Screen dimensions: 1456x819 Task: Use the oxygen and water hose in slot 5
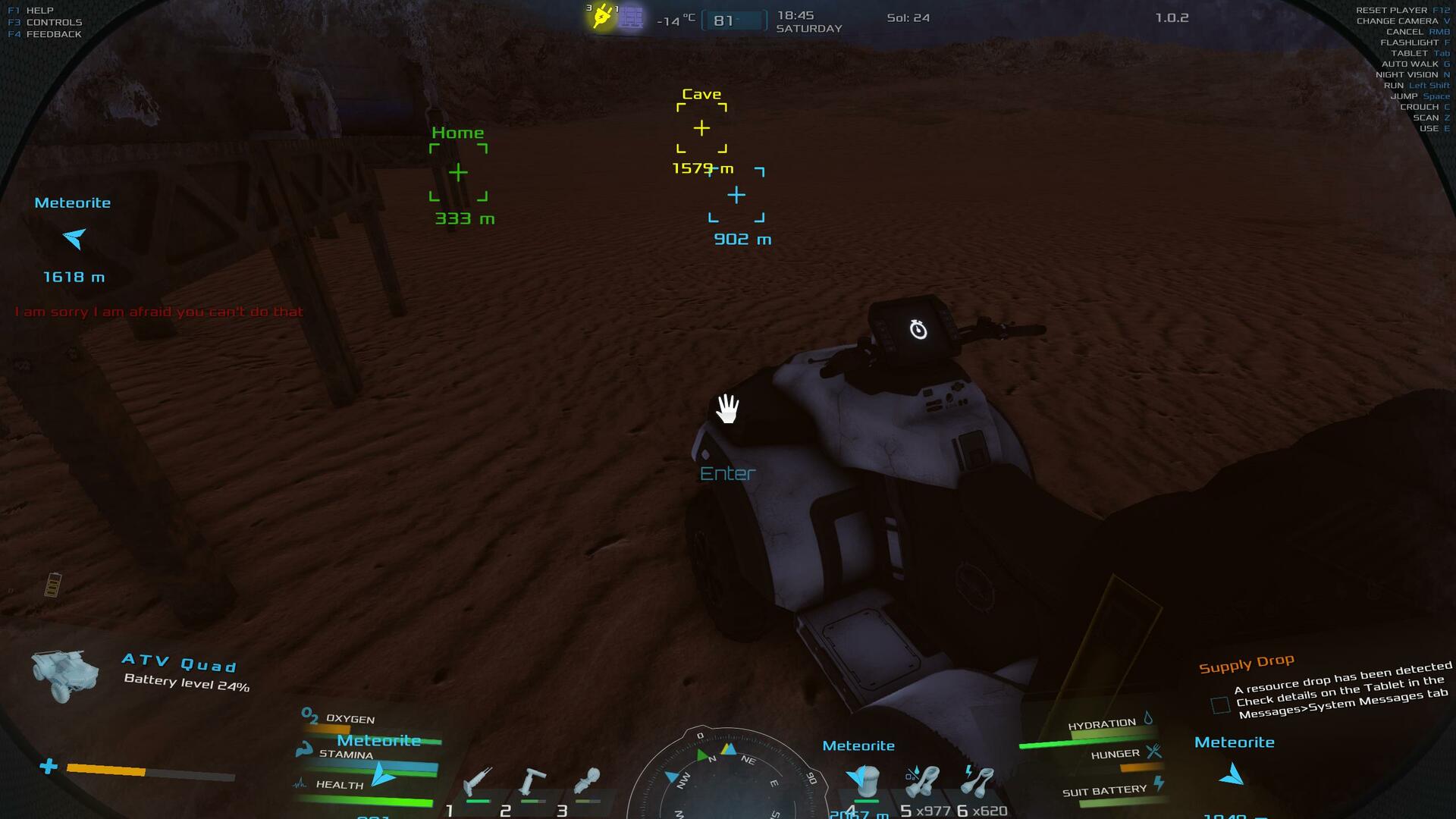tap(922, 781)
